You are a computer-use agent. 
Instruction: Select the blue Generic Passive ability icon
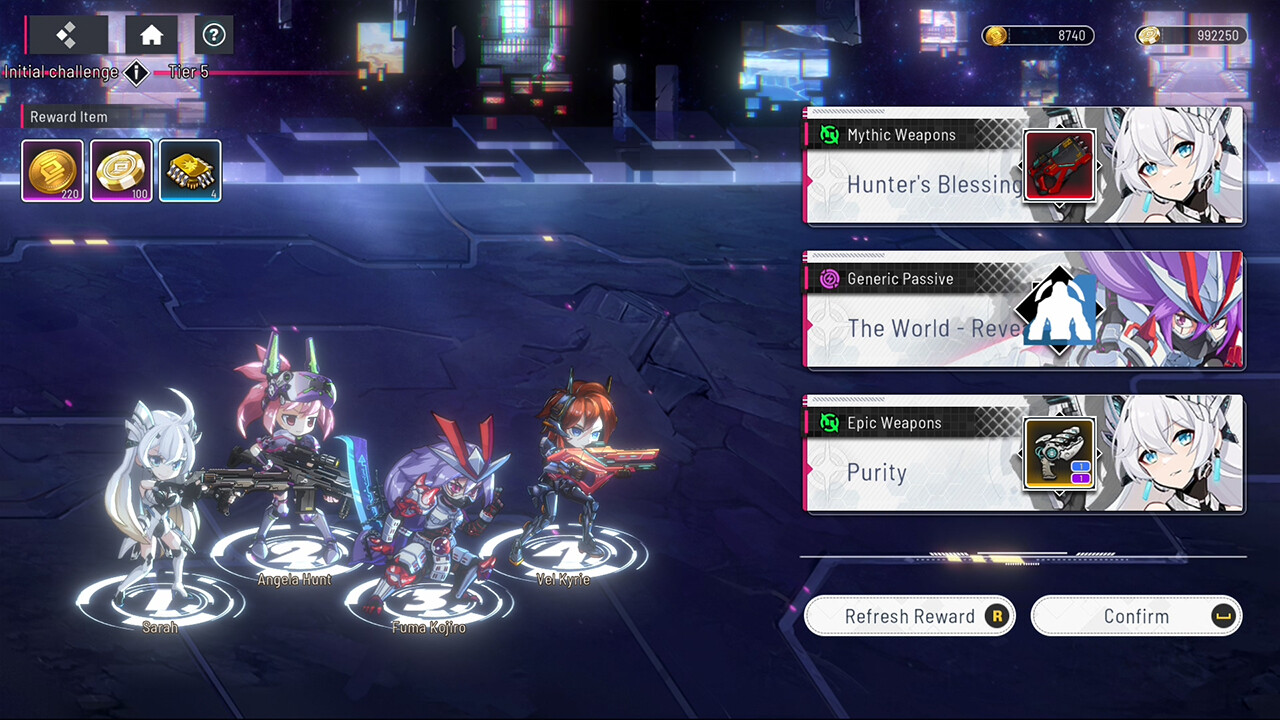tap(1059, 310)
